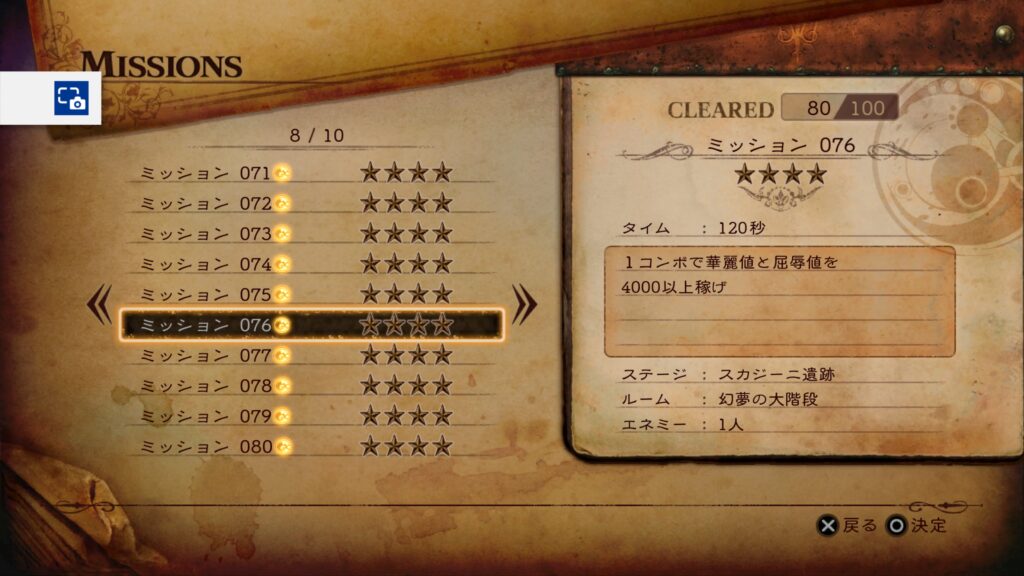Select ミッション 072 row

pos(310,203)
